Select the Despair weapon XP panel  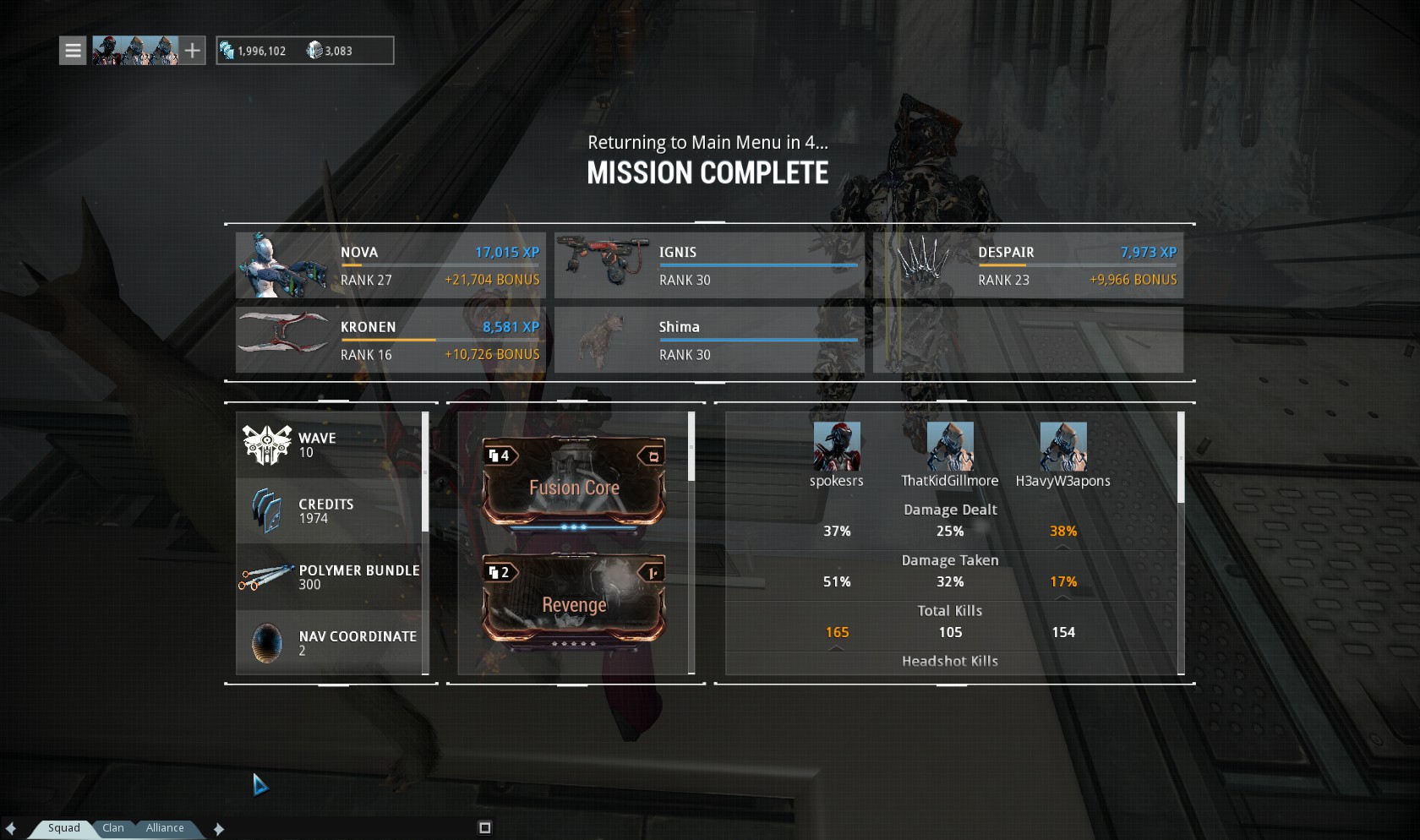pyautogui.click(x=1028, y=265)
